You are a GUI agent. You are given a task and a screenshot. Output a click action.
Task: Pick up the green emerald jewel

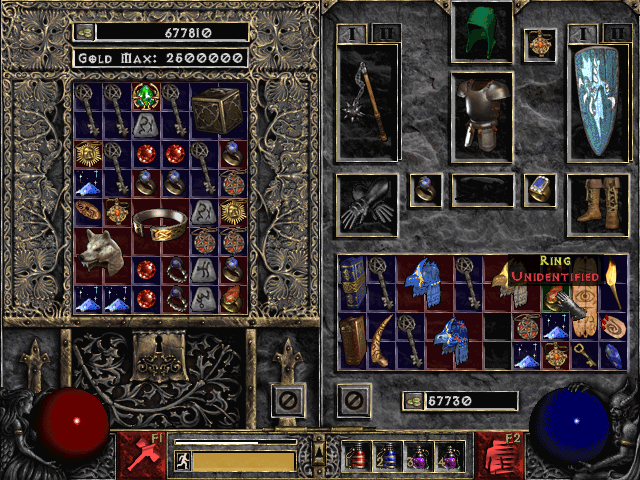click(147, 97)
